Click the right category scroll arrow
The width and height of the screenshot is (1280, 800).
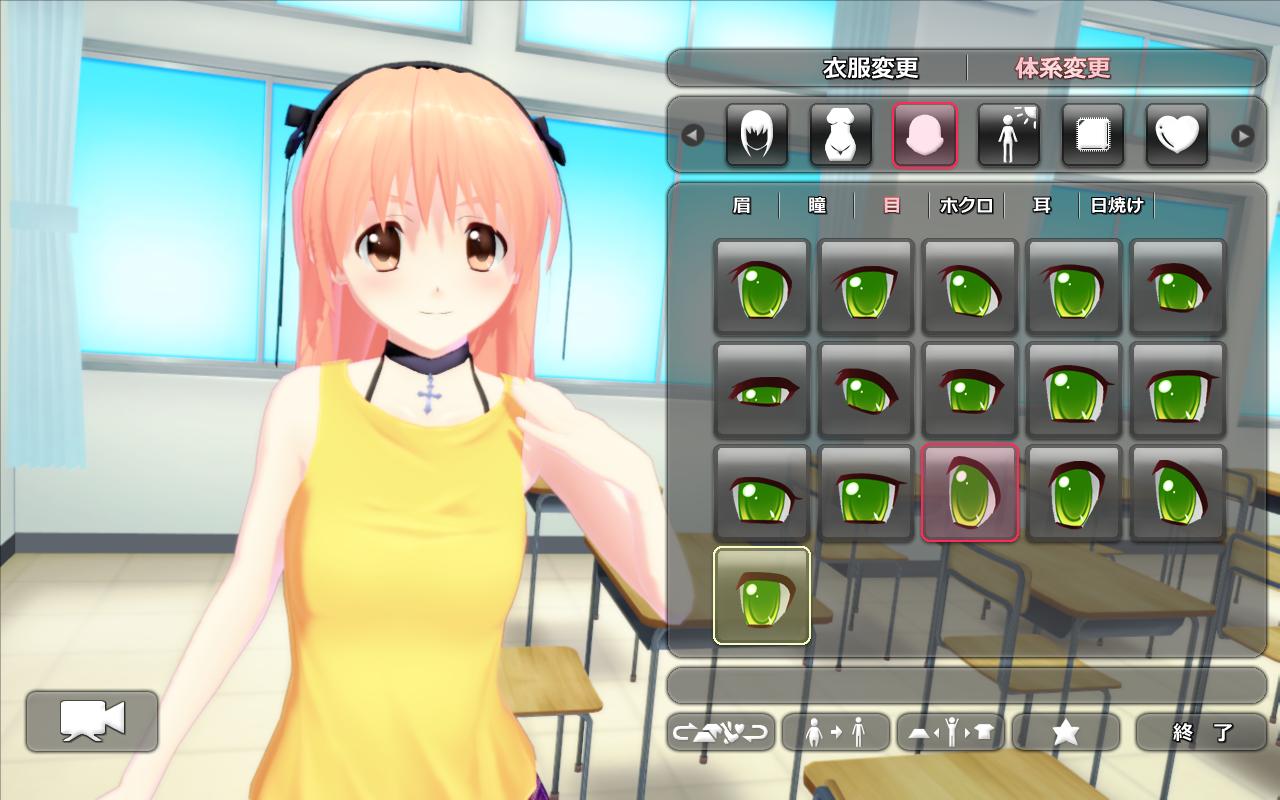pos(1242,135)
